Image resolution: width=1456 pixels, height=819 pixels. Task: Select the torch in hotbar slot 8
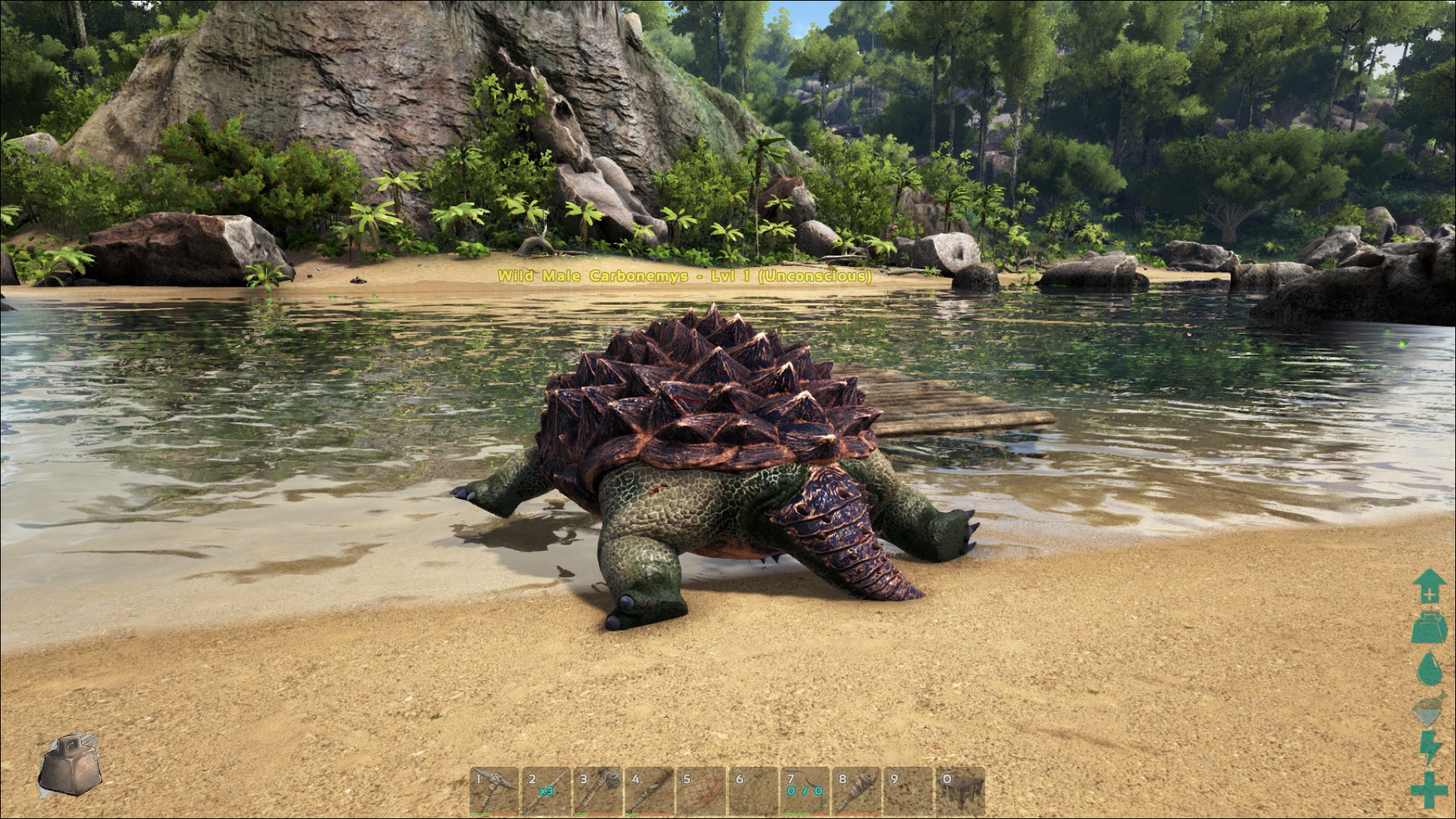tap(856, 792)
